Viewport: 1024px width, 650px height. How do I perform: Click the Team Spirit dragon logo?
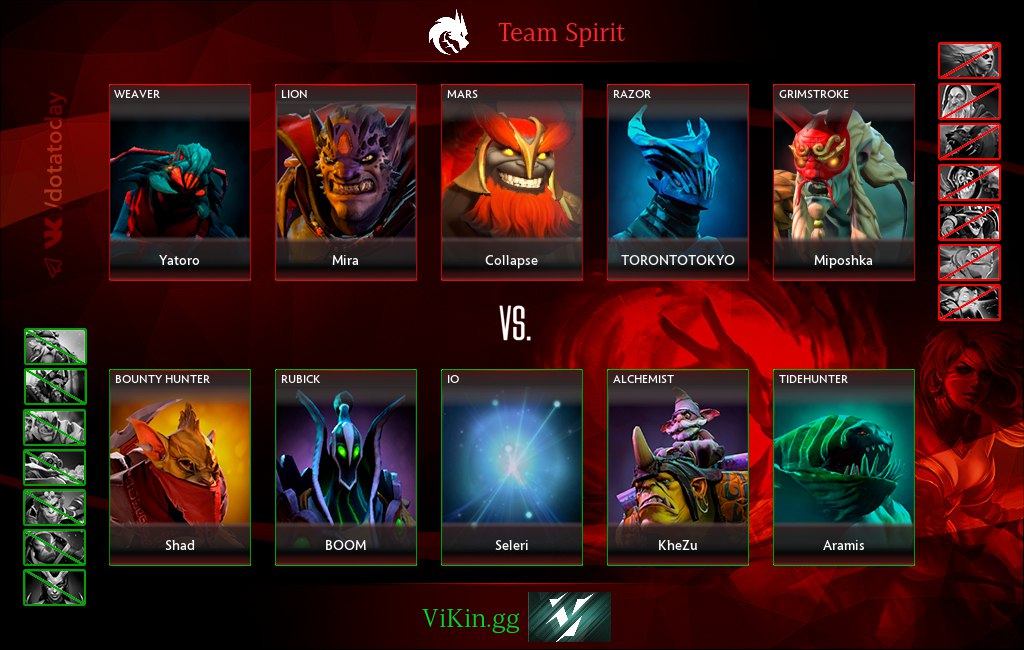coord(448,32)
